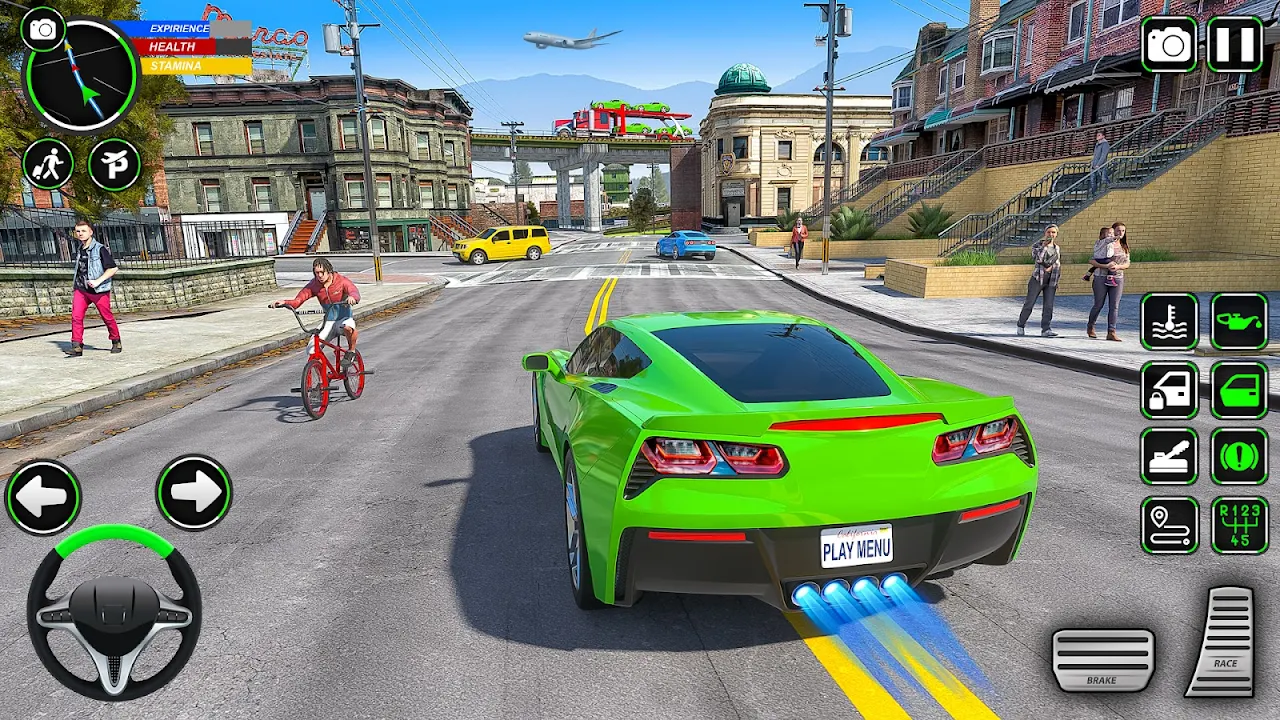Toggle the door lock icon

click(1169, 390)
